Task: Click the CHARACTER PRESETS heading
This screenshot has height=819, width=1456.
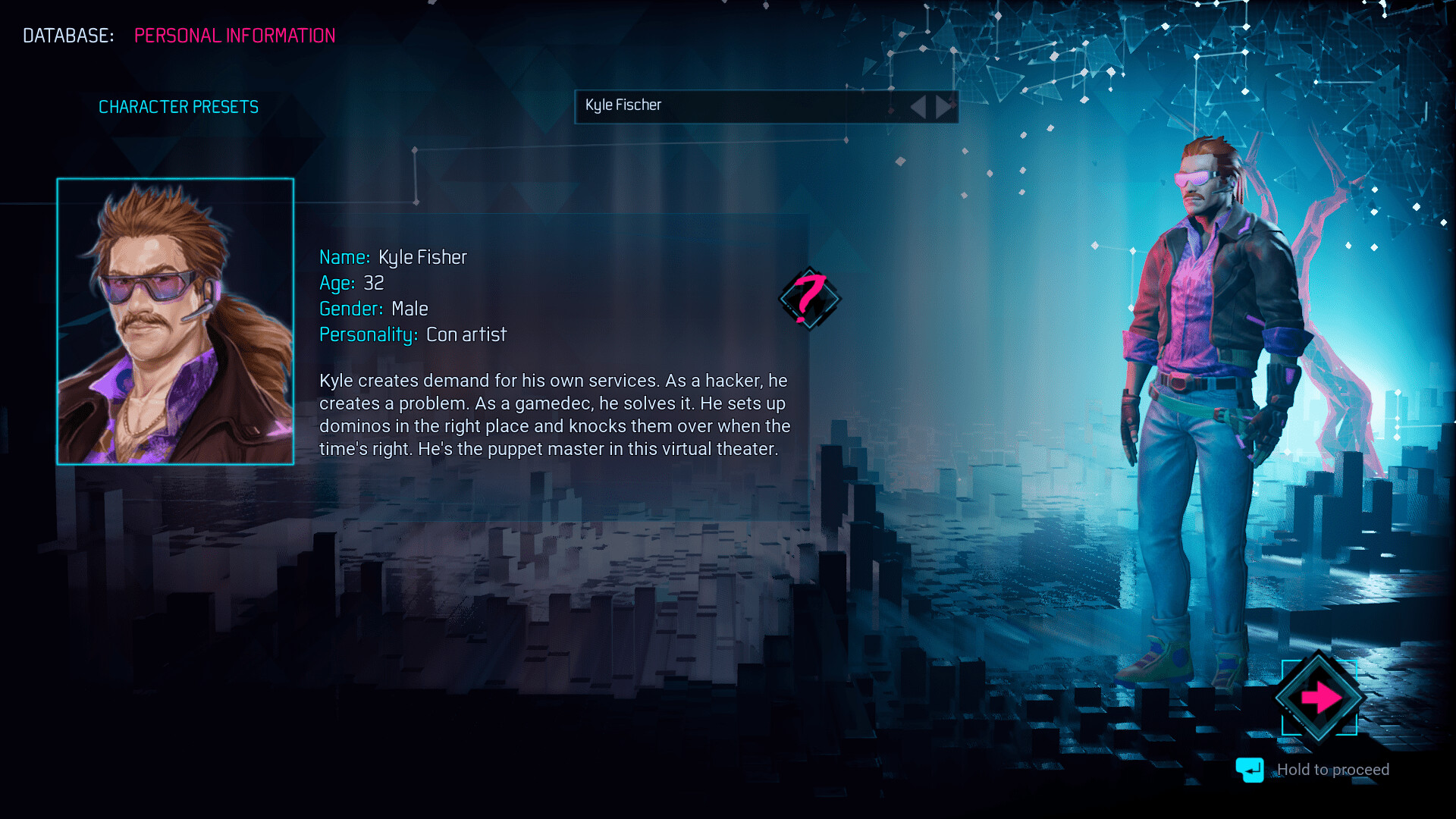Action: [x=179, y=106]
